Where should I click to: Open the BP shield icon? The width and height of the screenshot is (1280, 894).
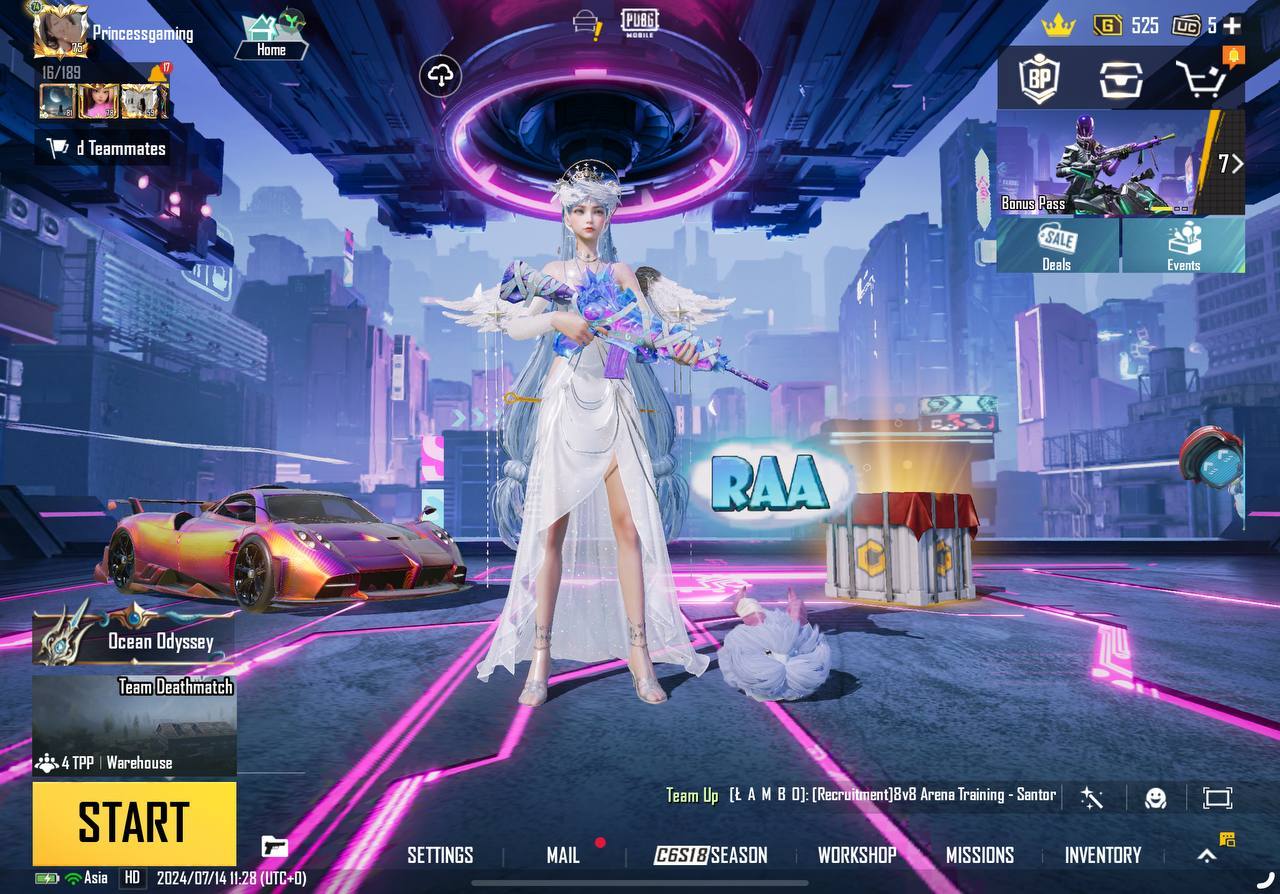coord(1038,78)
